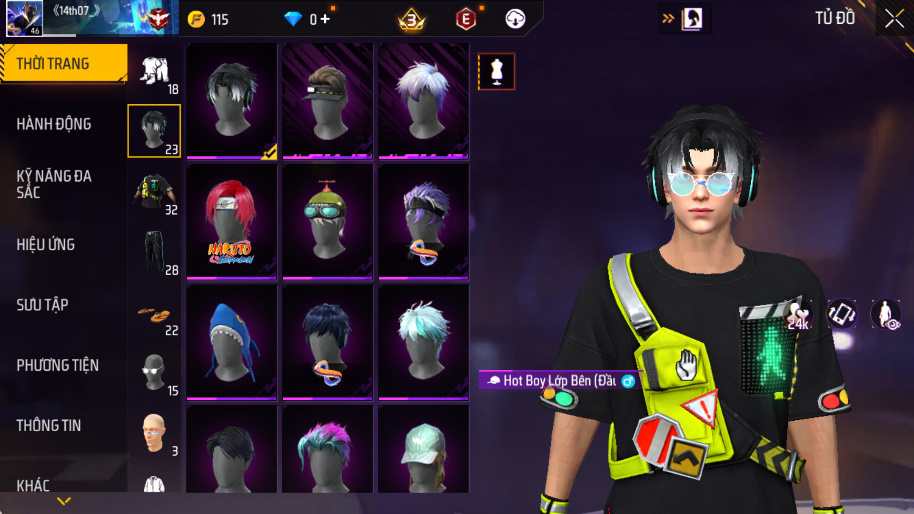
Task: Switch to the THỜI TRANG tab
Action: coord(62,64)
